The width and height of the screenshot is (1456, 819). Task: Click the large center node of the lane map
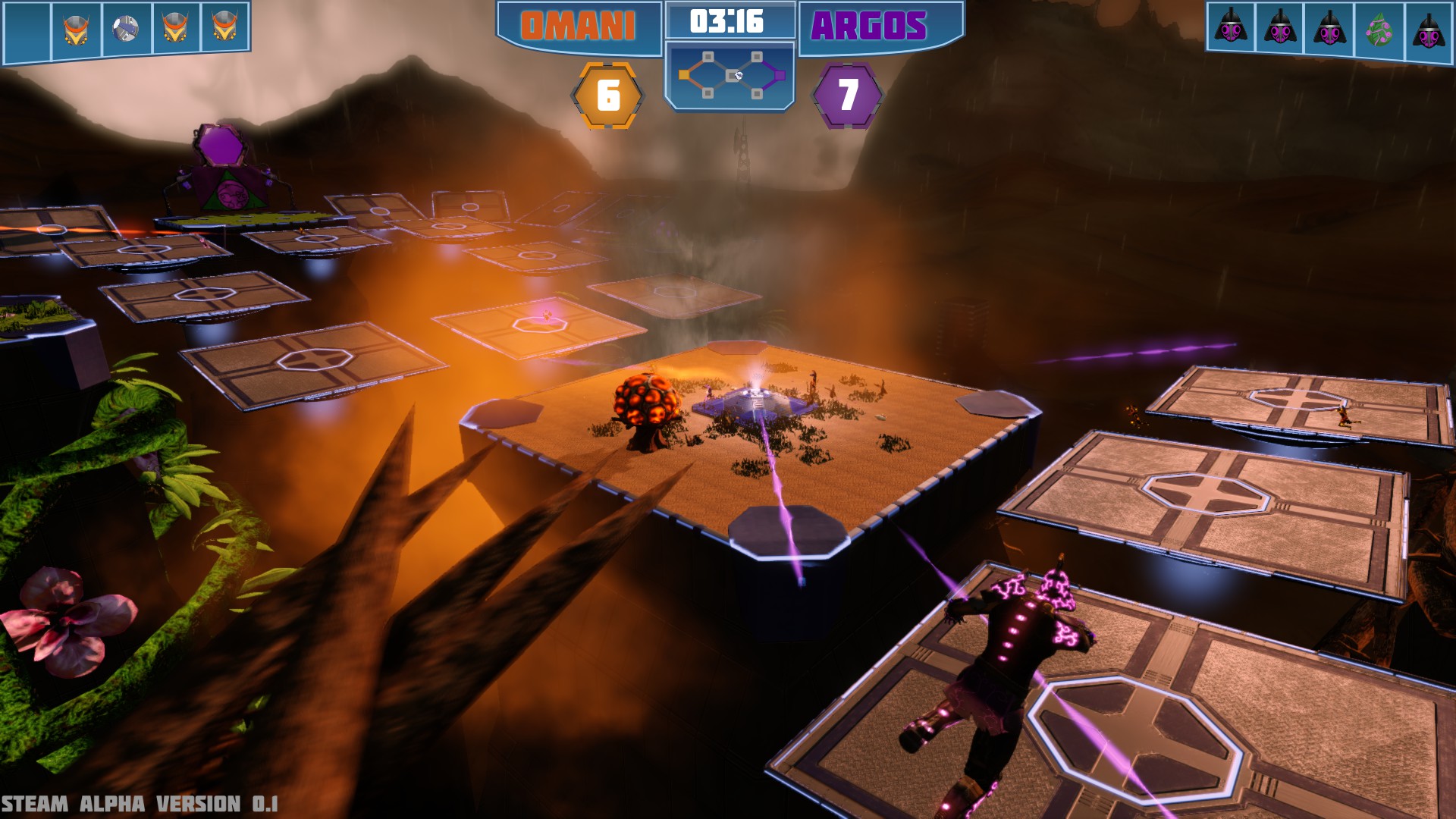click(733, 75)
